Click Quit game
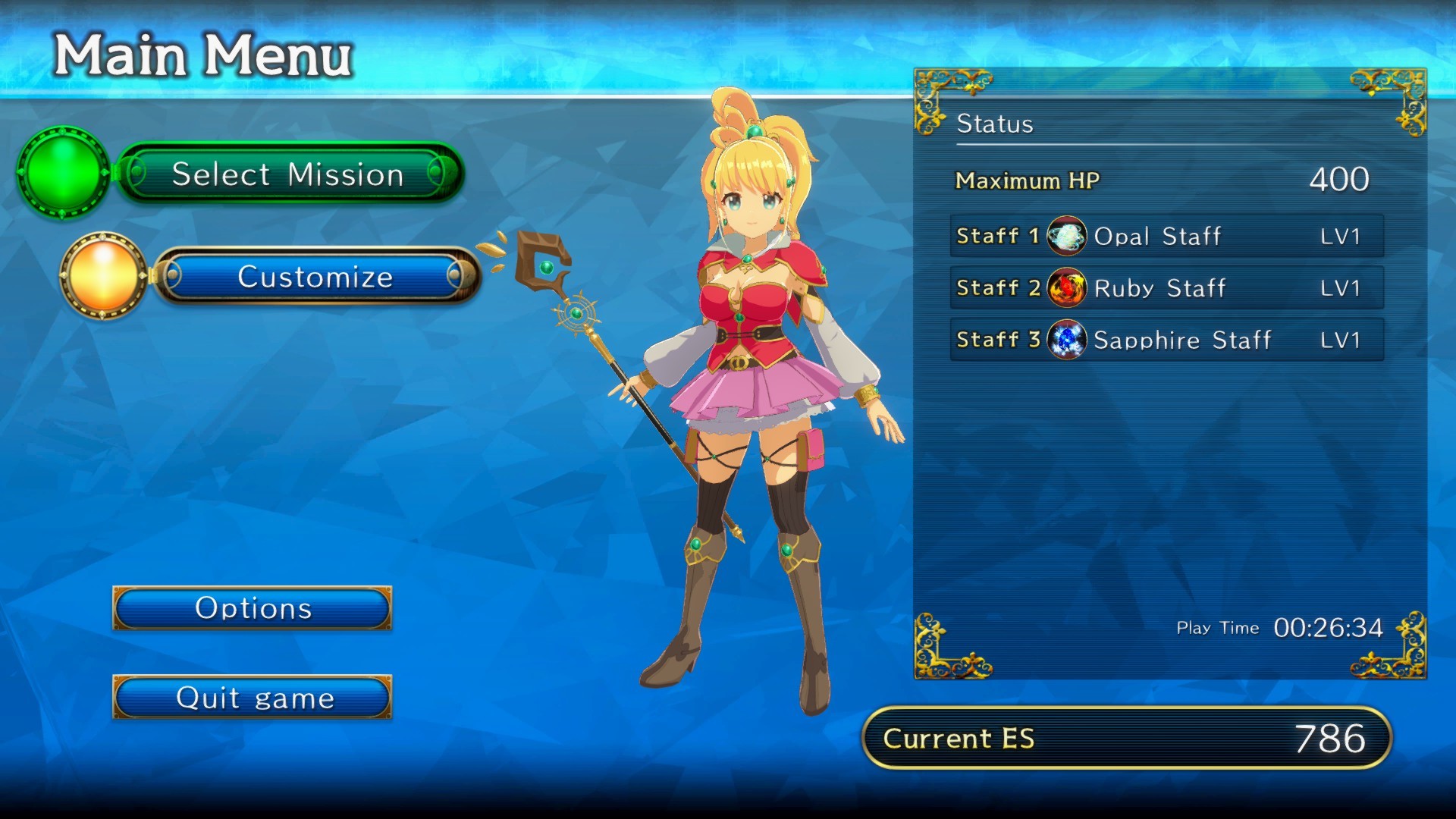 [253, 697]
